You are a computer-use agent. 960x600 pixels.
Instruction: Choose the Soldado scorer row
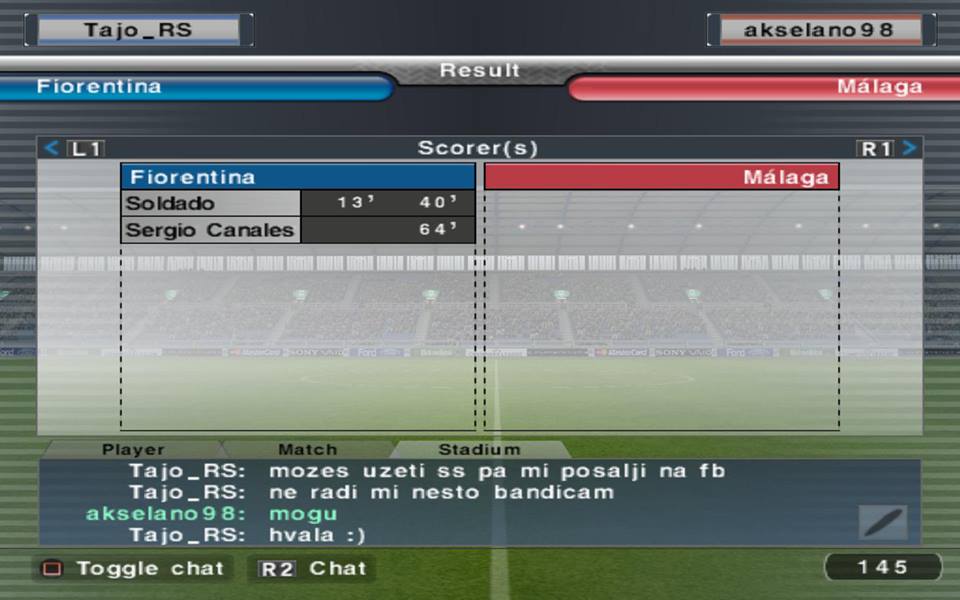[x=297, y=203]
